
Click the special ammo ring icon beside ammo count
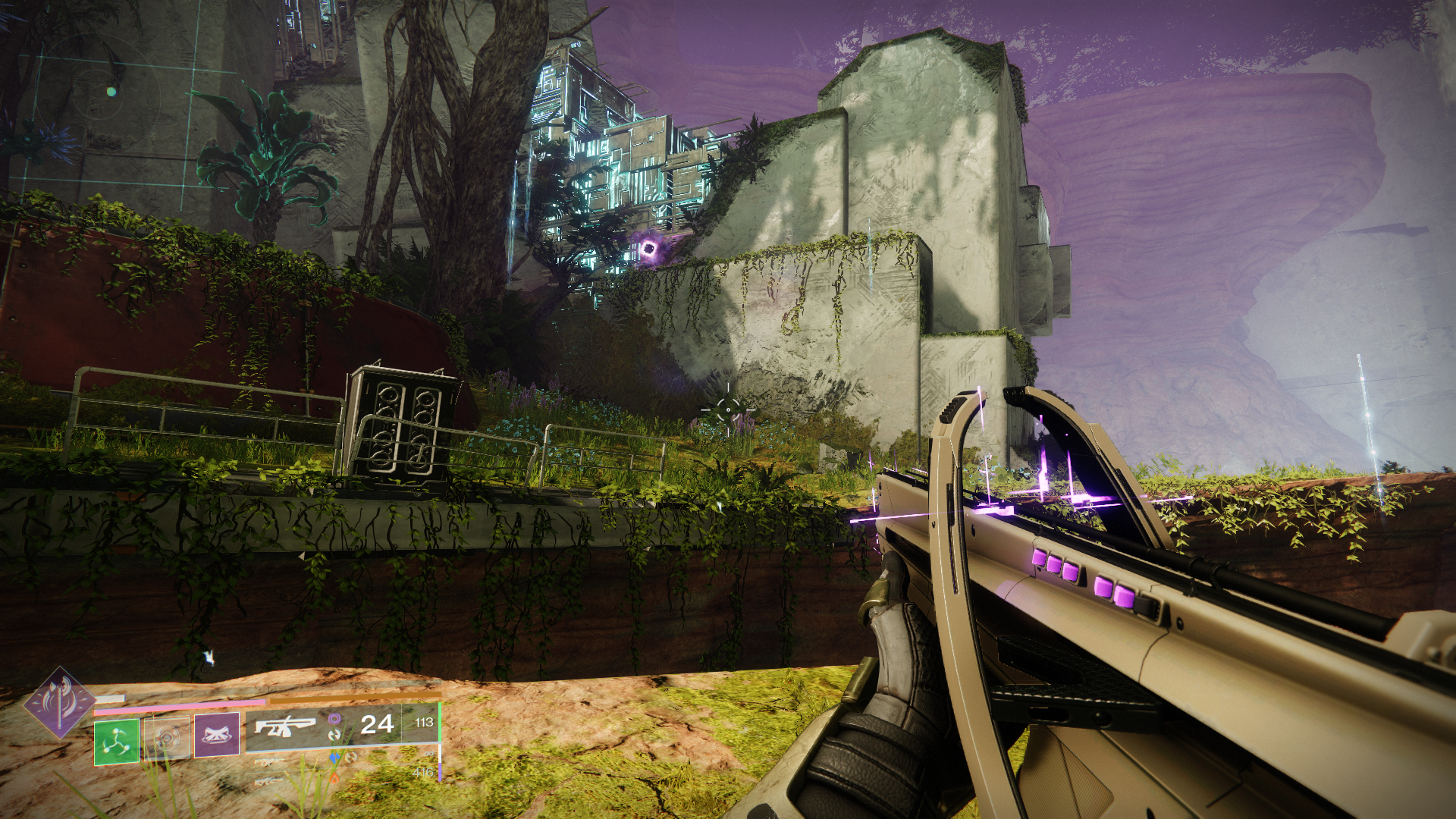pos(335,720)
